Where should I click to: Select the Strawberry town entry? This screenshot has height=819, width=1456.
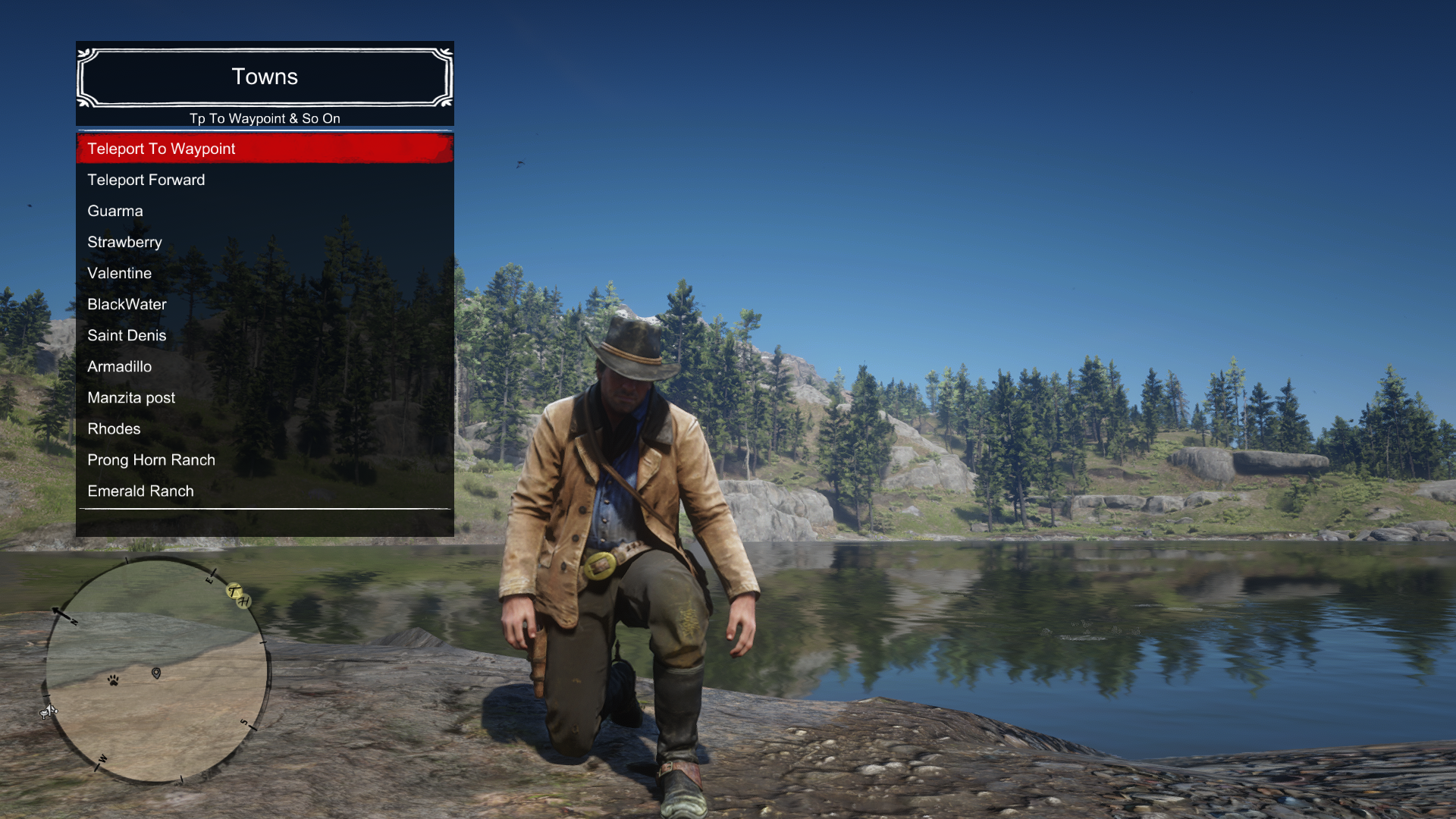265,242
